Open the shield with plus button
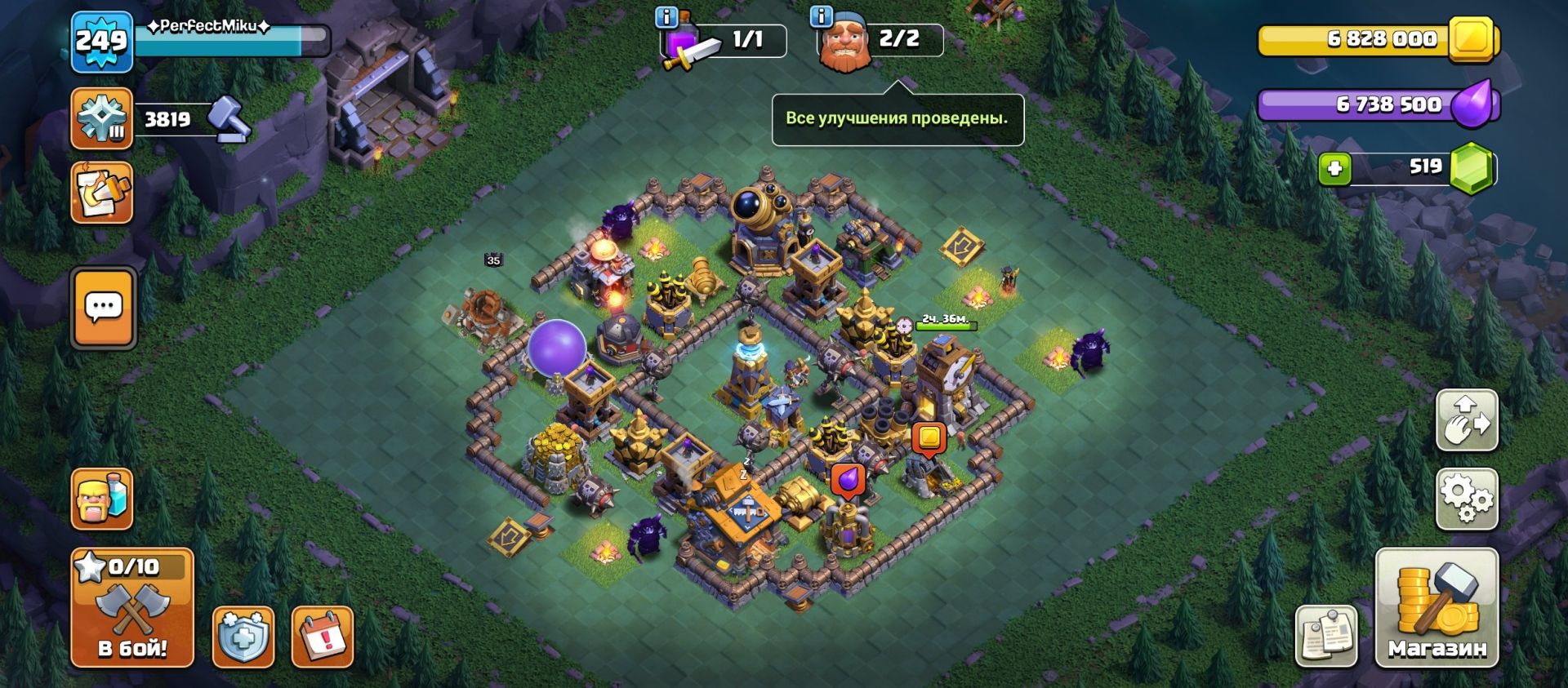 pos(243,637)
